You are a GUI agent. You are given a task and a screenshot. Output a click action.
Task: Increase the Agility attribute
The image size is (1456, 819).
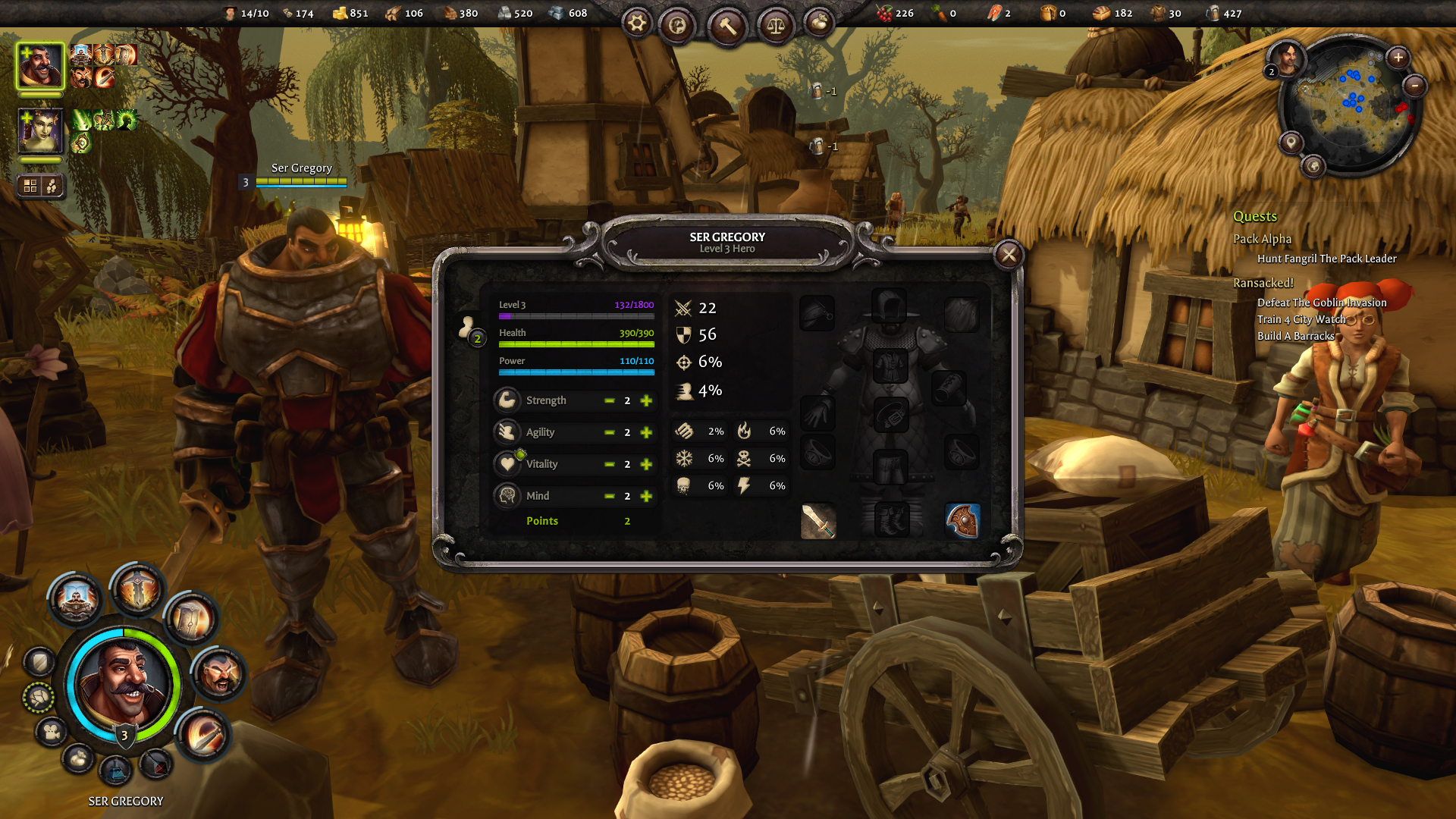646,432
